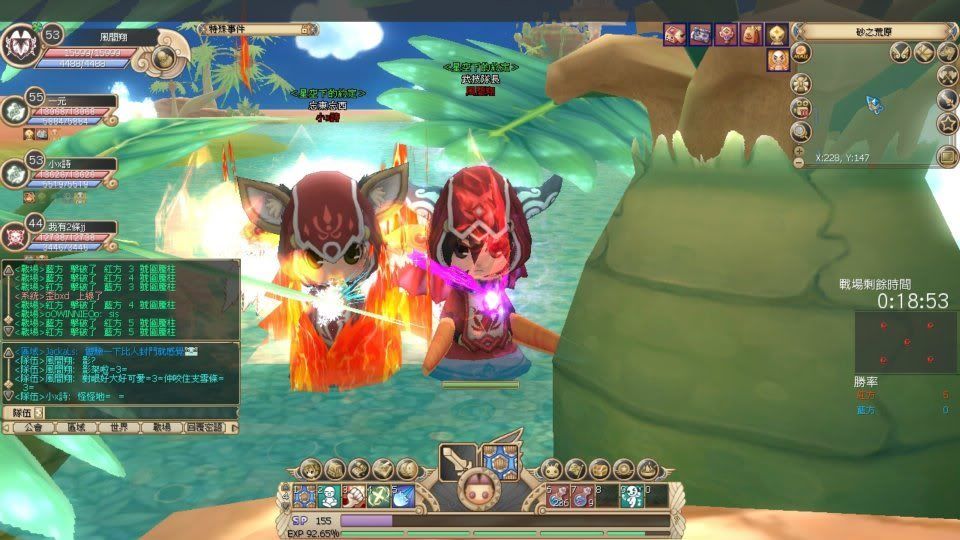Use the green cross skill in slot 4

coord(378,495)
